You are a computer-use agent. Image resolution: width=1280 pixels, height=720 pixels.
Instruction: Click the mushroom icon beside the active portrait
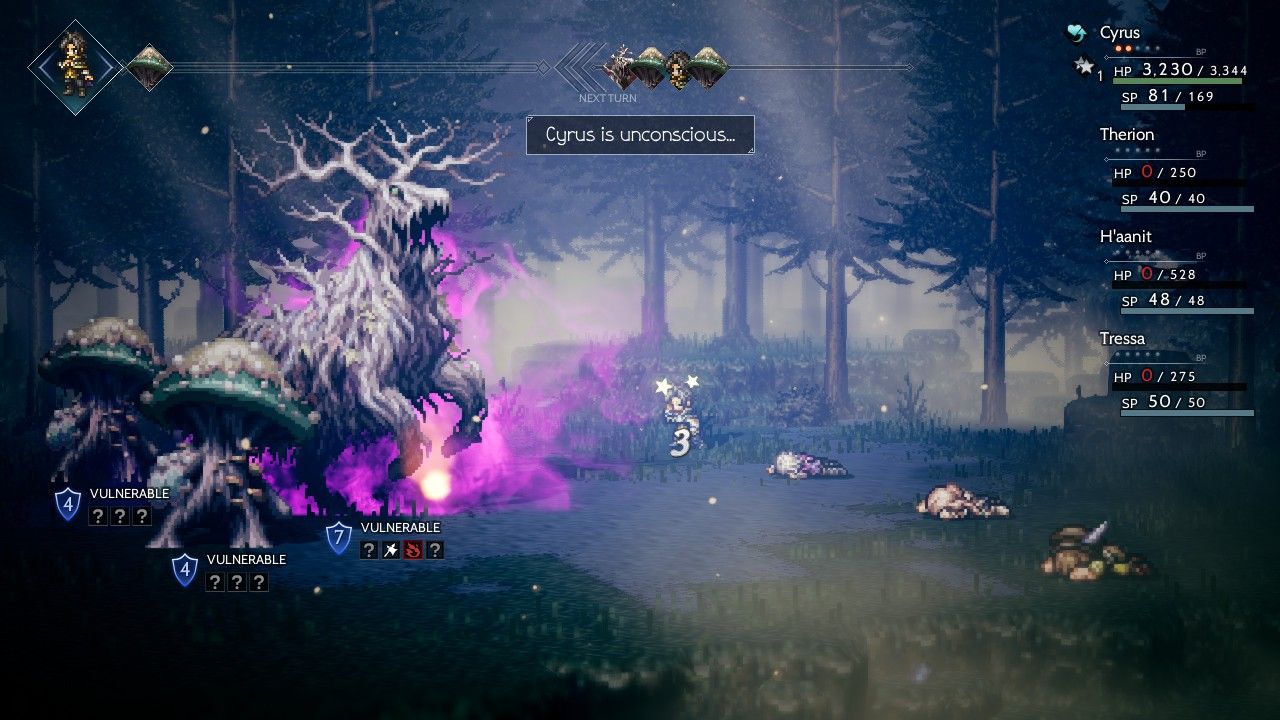(149, 67)
